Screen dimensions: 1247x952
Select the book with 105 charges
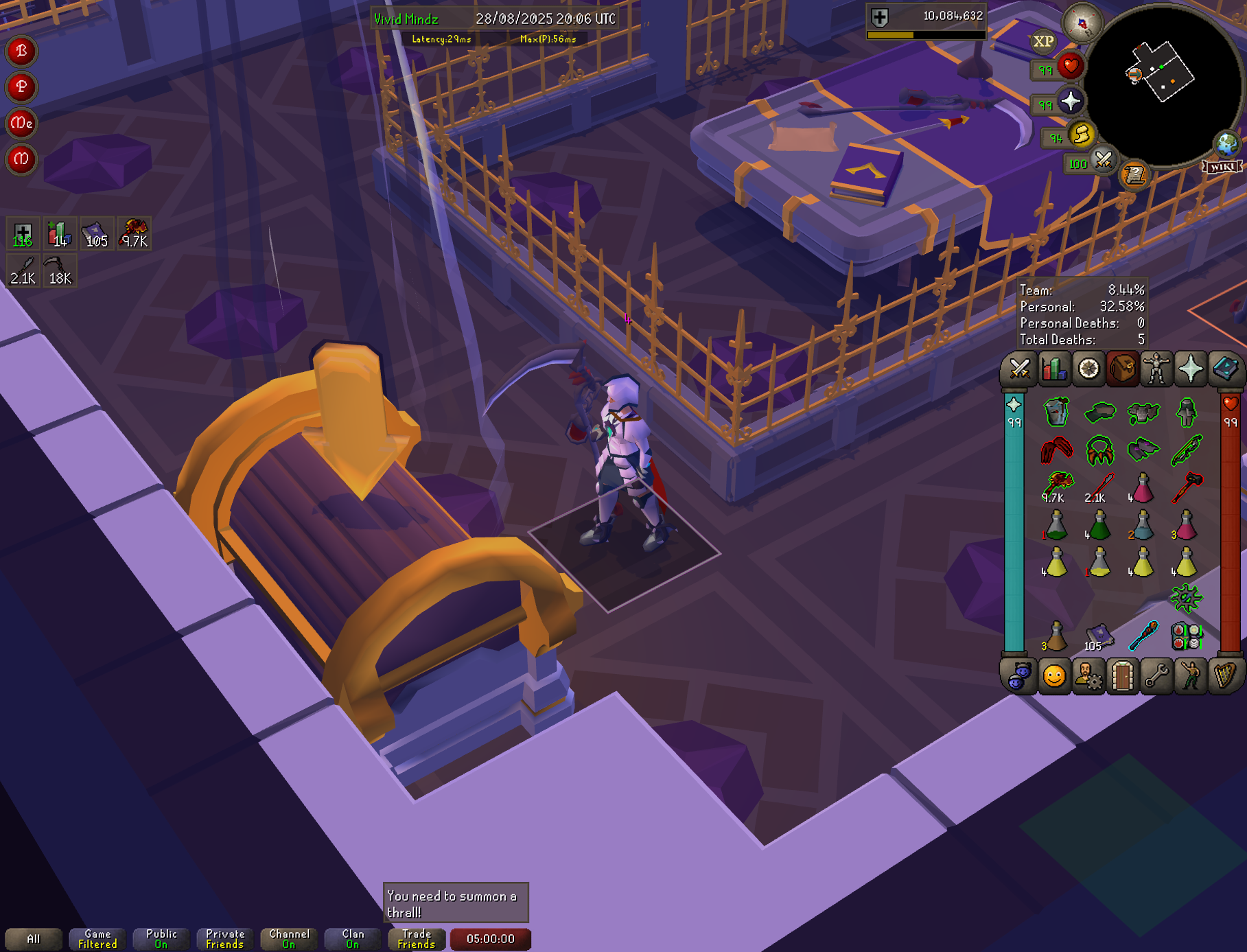[1099, 636]
